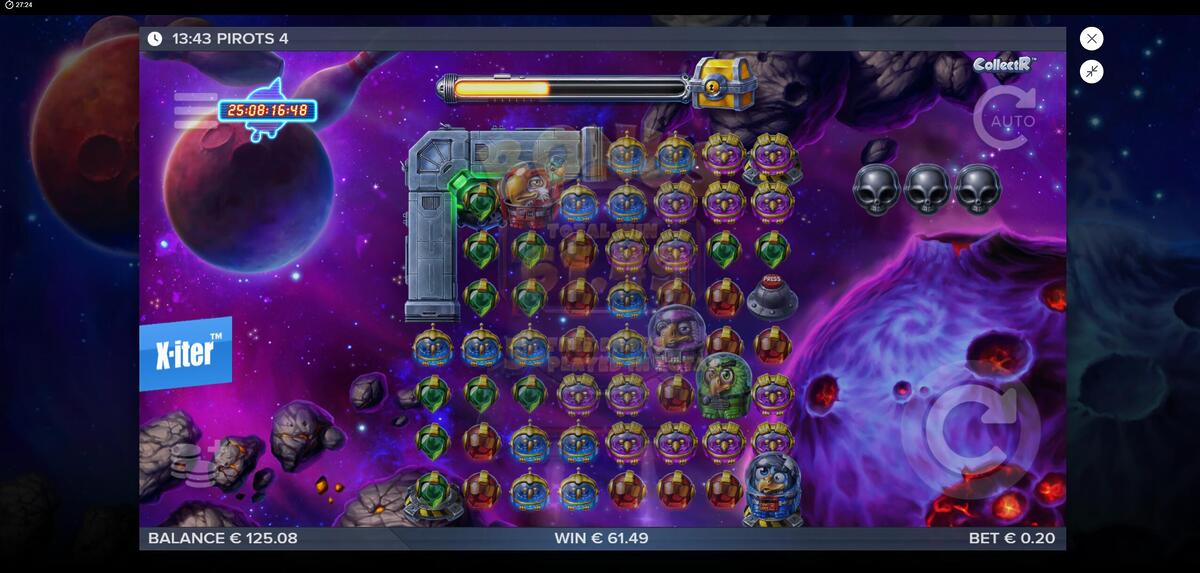Screen dimensions: 1200x573
Task: Spin the reels with the circular arrow
Action: (x=970, y=430)
